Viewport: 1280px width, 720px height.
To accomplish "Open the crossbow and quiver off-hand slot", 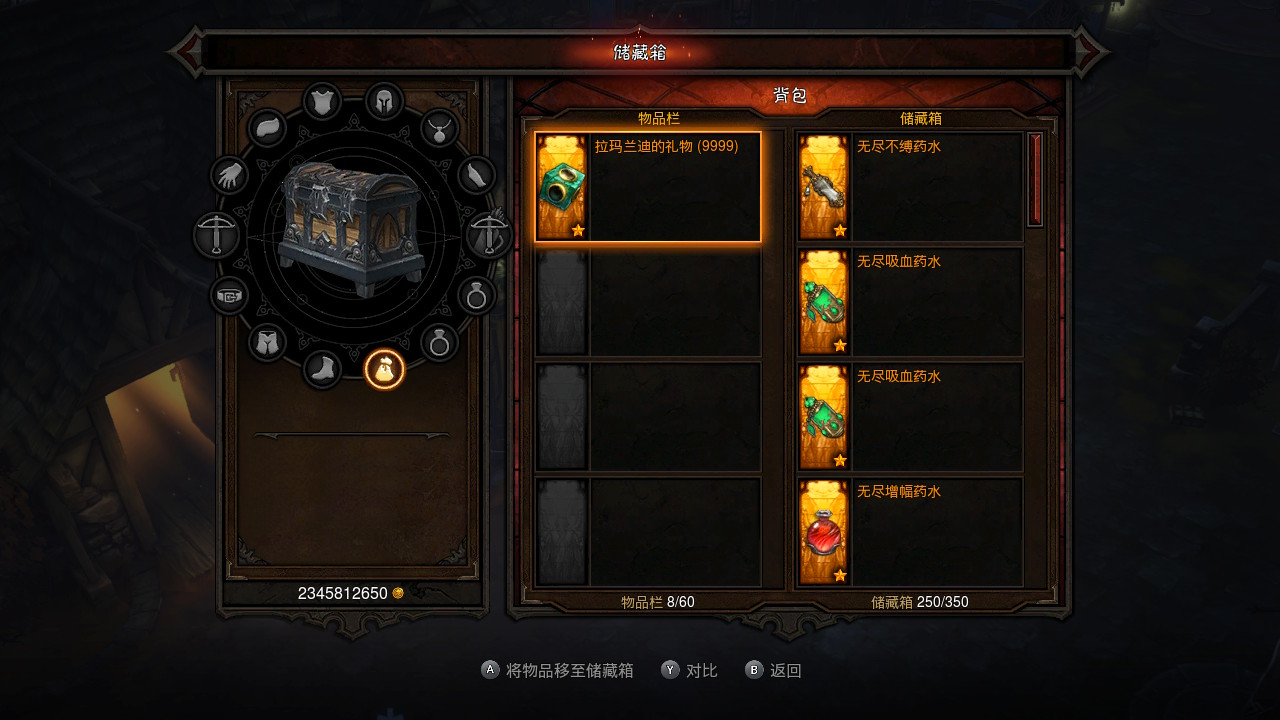I will click(490, 236).
